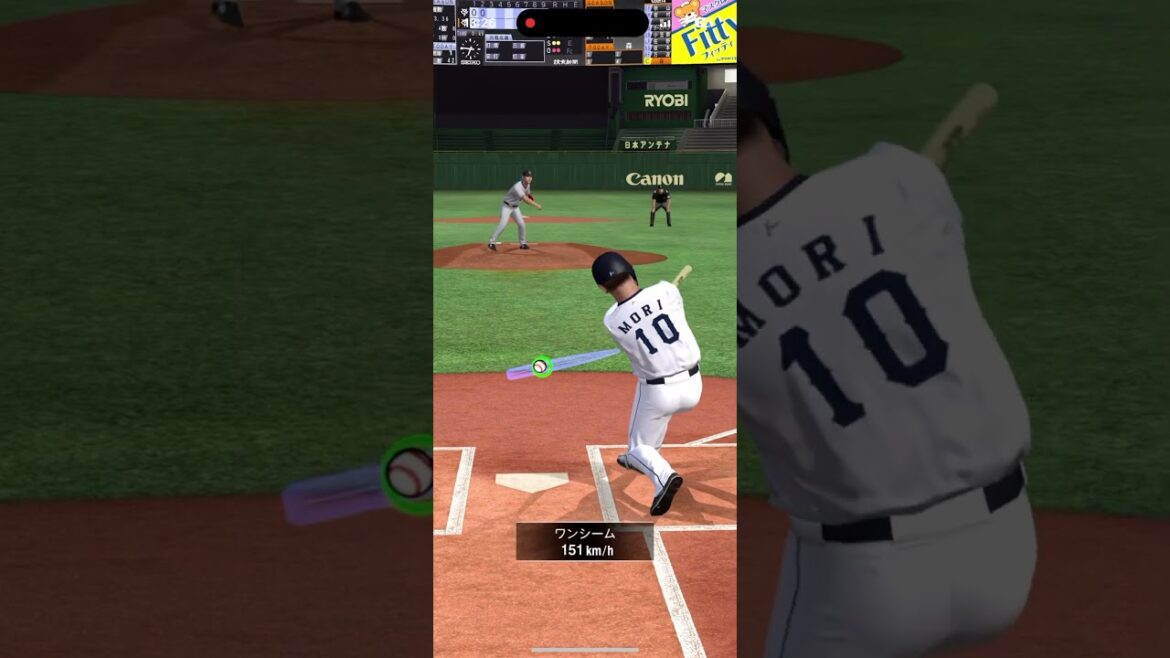This screenshot has height=658, width=1170.
Task: Open the red screen recording indicator
Action: click(531, 23)
